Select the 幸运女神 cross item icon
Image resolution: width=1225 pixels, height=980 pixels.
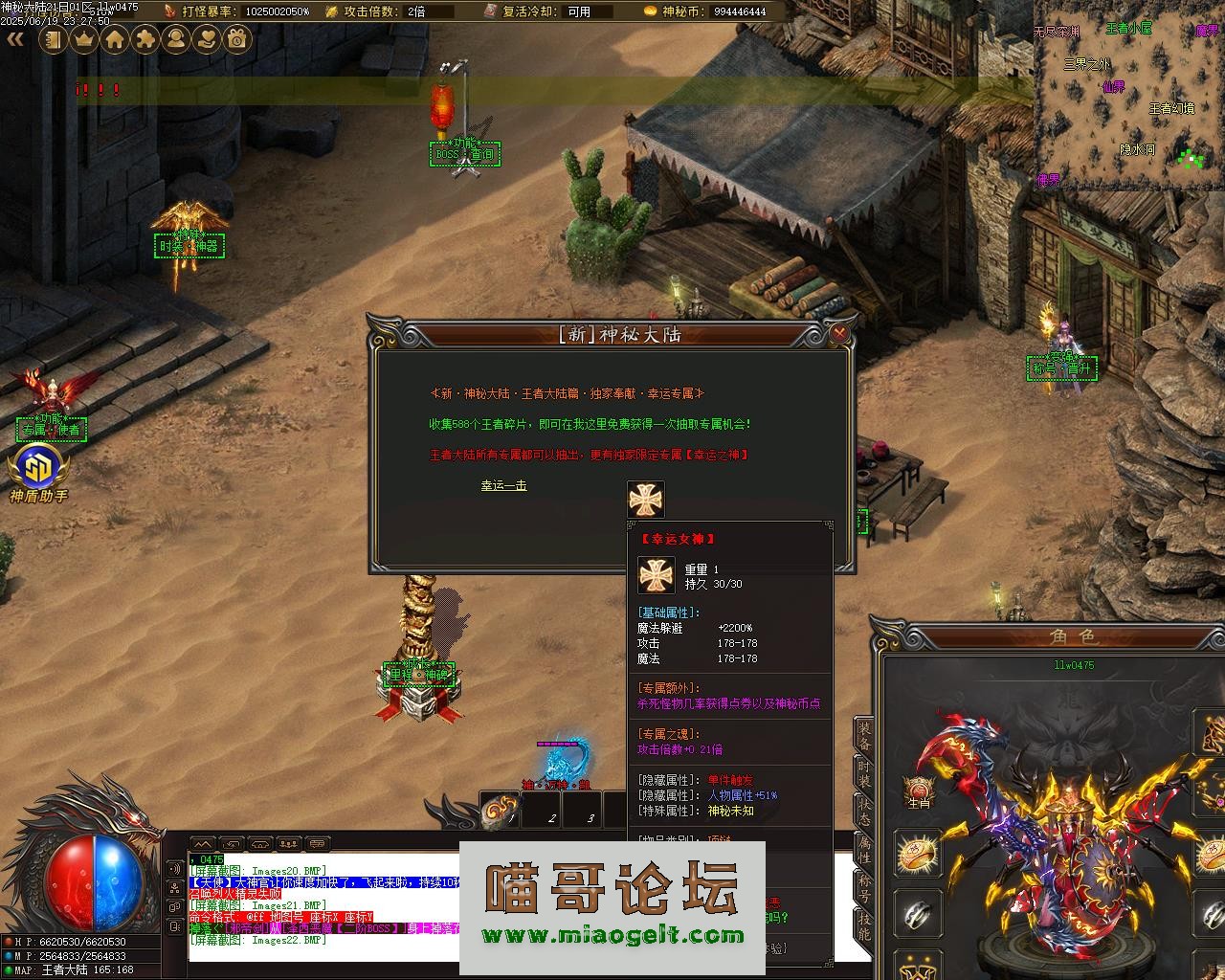point(646,500)
